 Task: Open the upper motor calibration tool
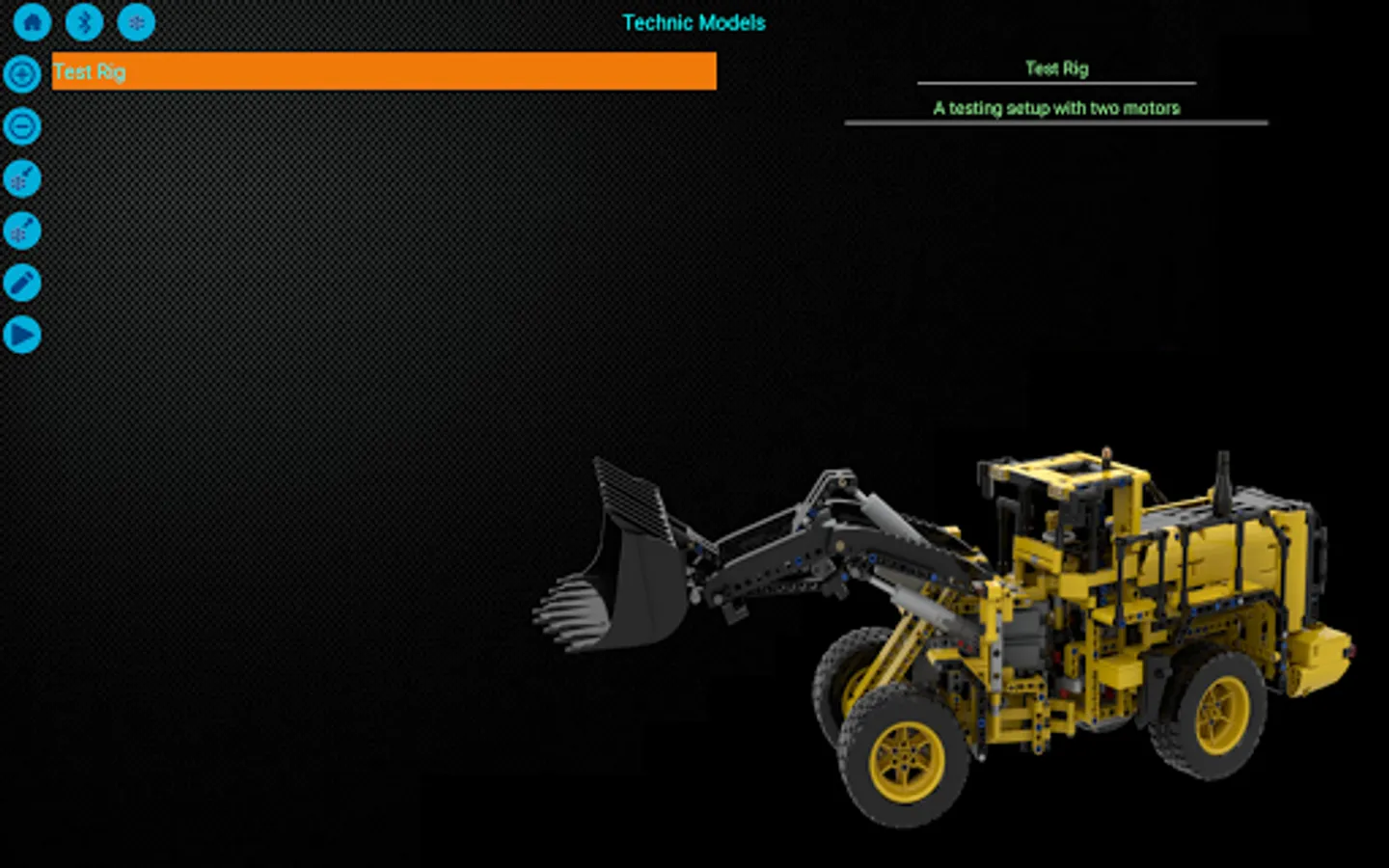tap(21, 178)
